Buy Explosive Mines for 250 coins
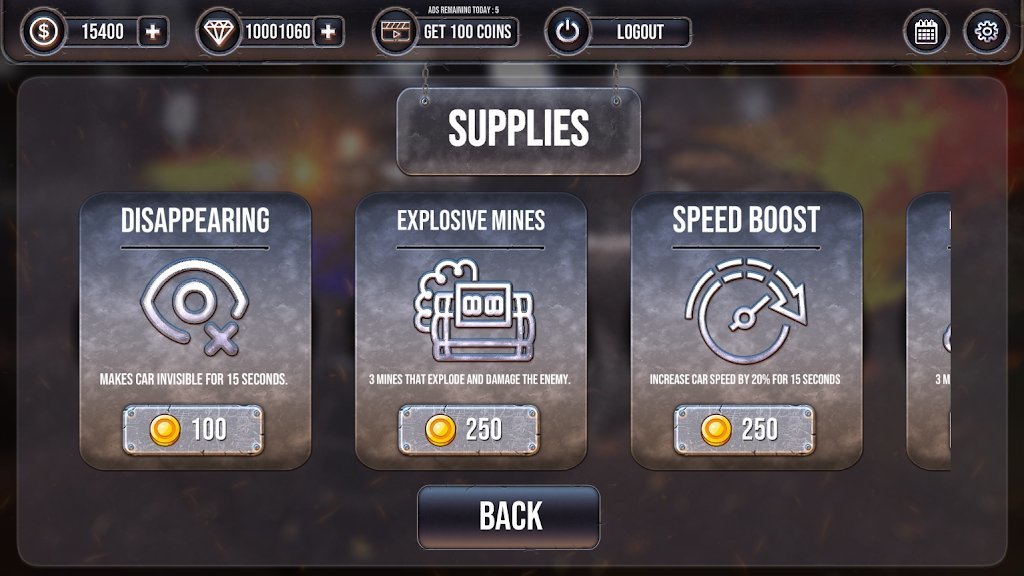 (469, 430)
